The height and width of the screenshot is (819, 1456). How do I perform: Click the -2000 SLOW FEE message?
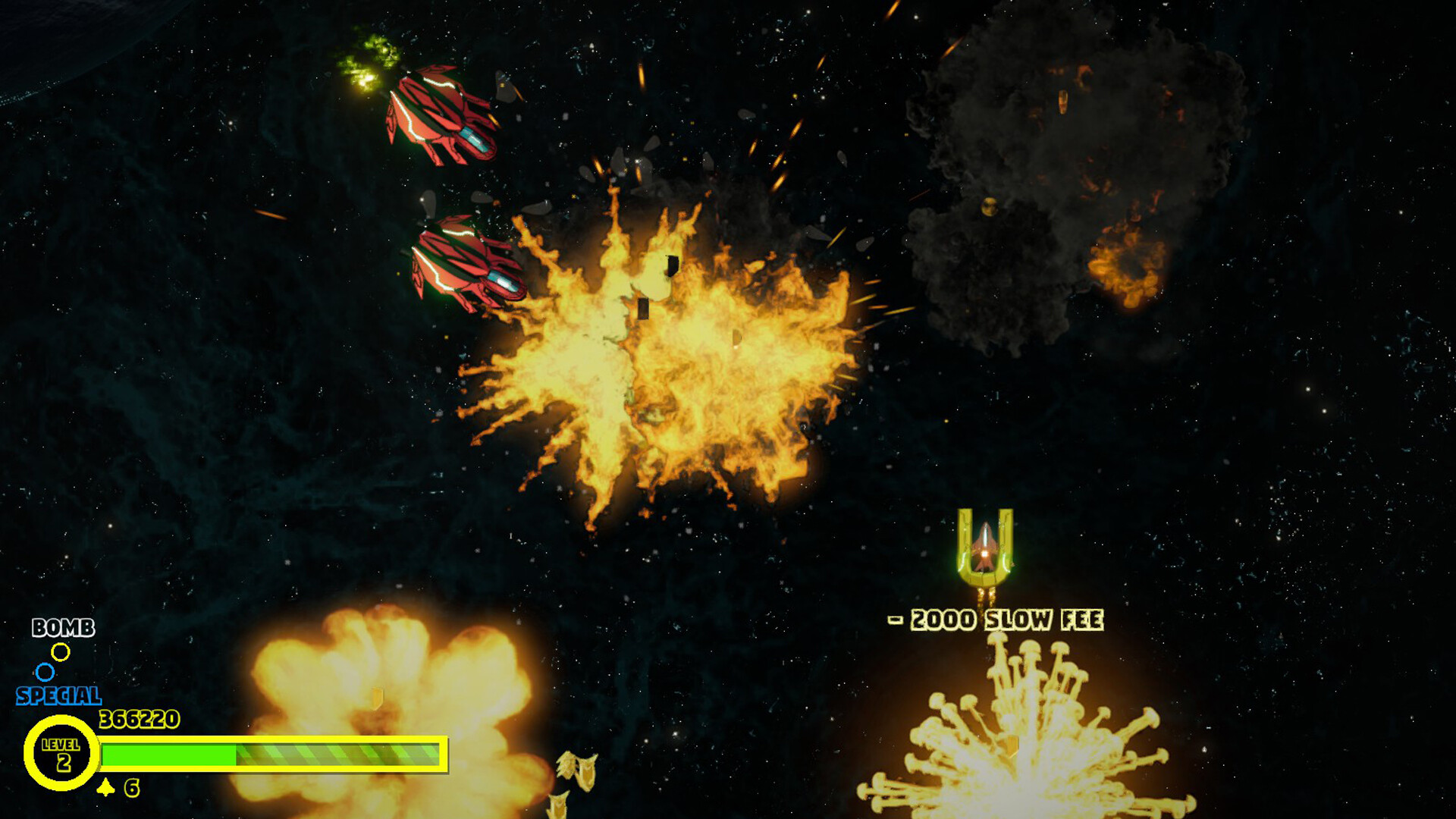point(996,619)
